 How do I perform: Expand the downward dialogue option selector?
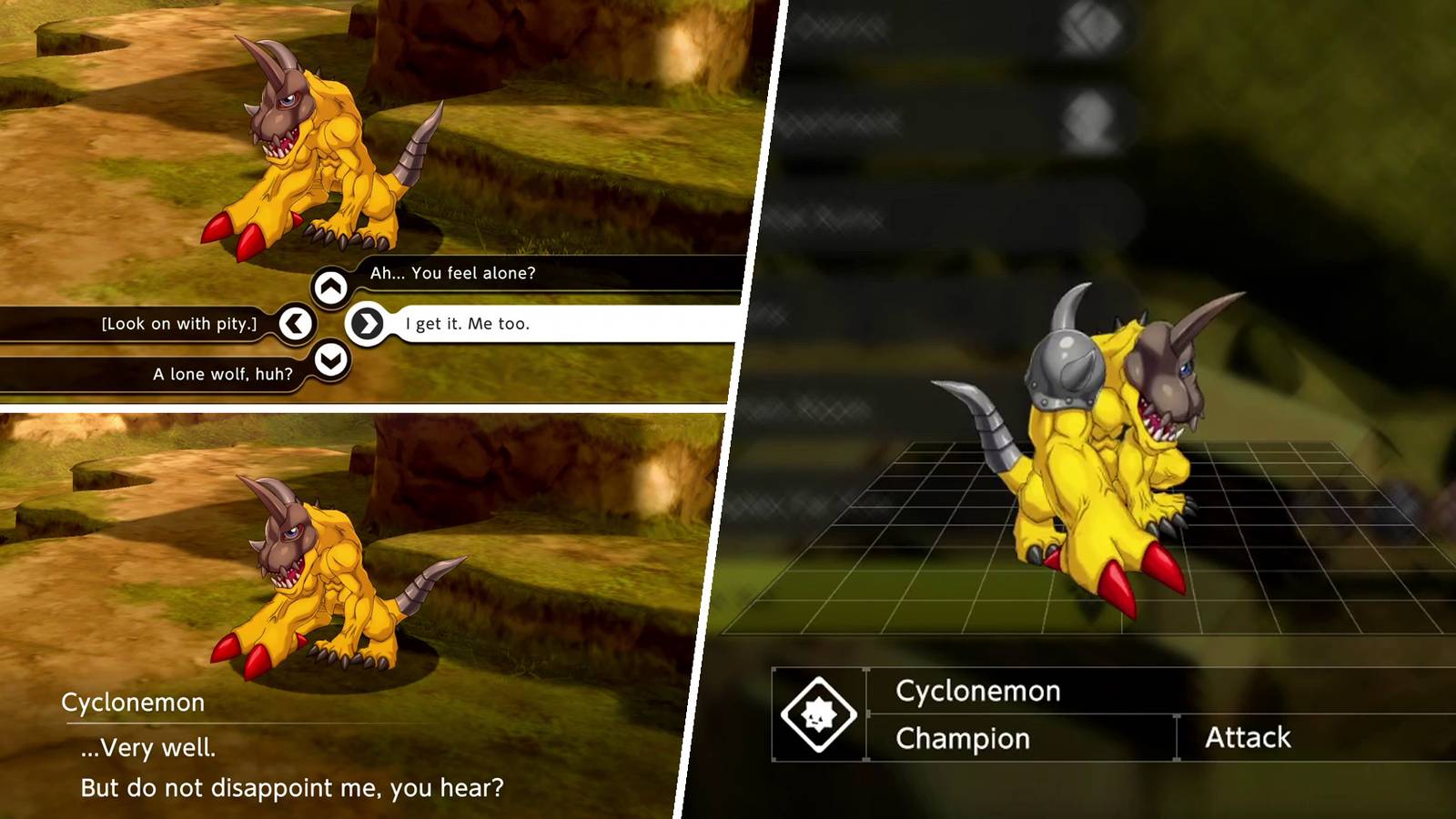coord(329,359)
